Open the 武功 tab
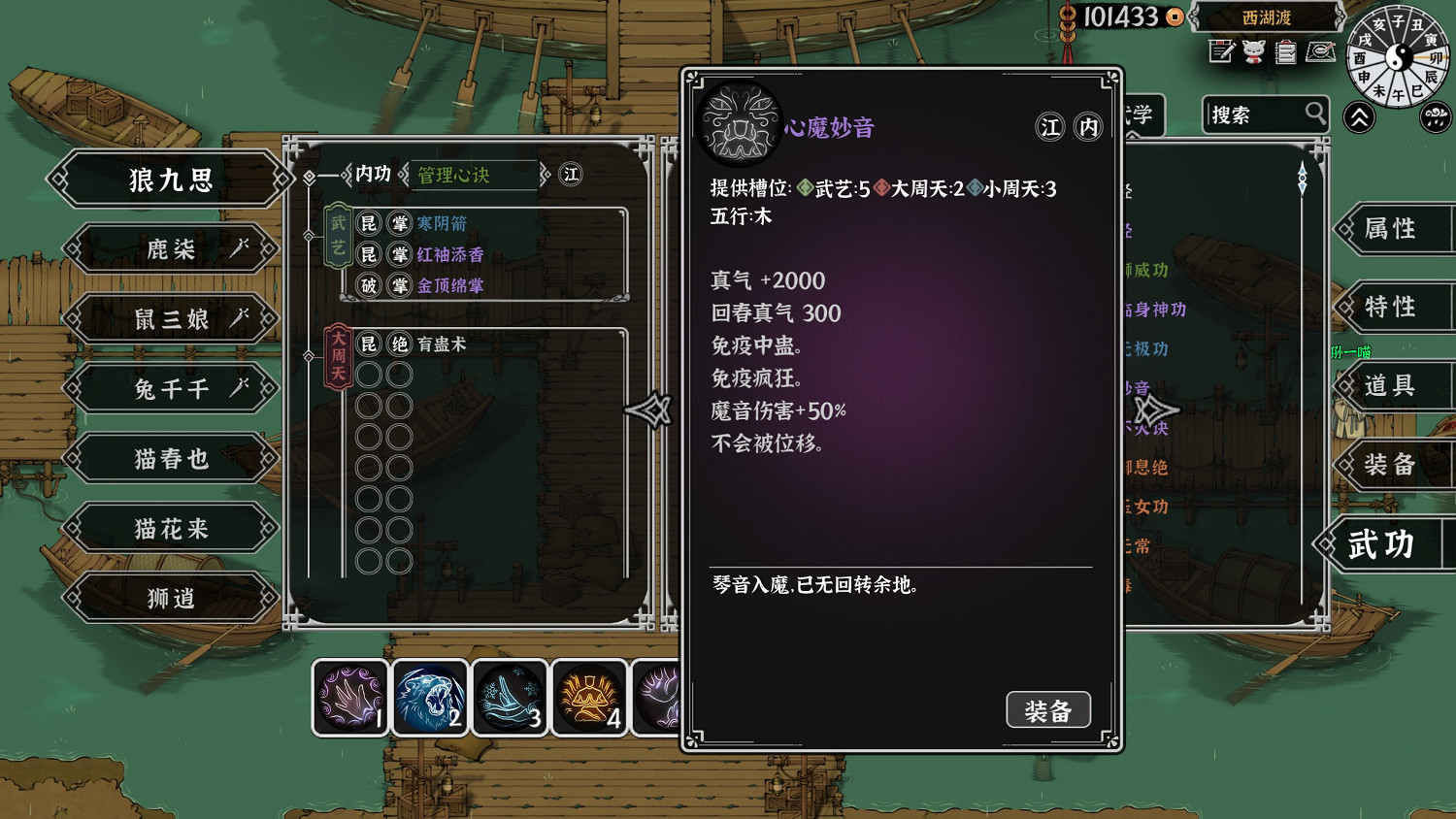Image resolution: width=1456 pixels, height=819 pixels. tap(1378, 544)
